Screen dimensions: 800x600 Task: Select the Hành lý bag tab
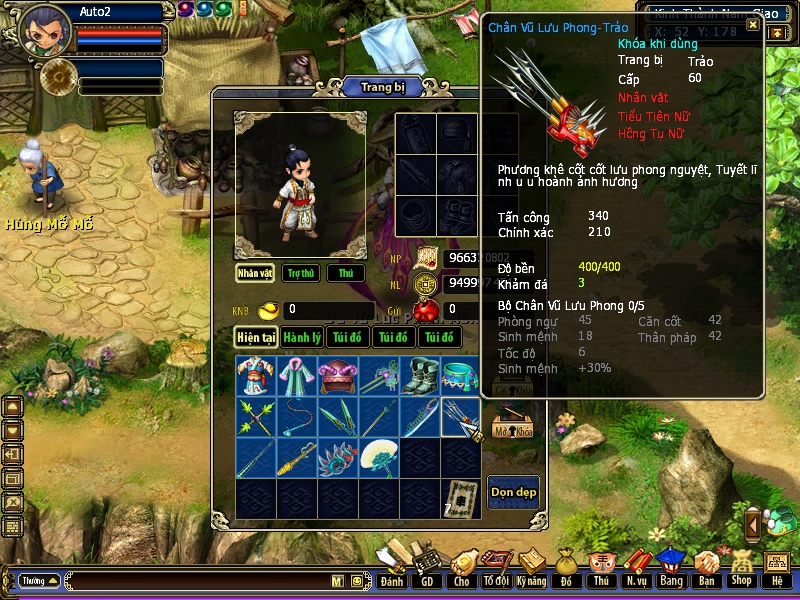[301, 338]
